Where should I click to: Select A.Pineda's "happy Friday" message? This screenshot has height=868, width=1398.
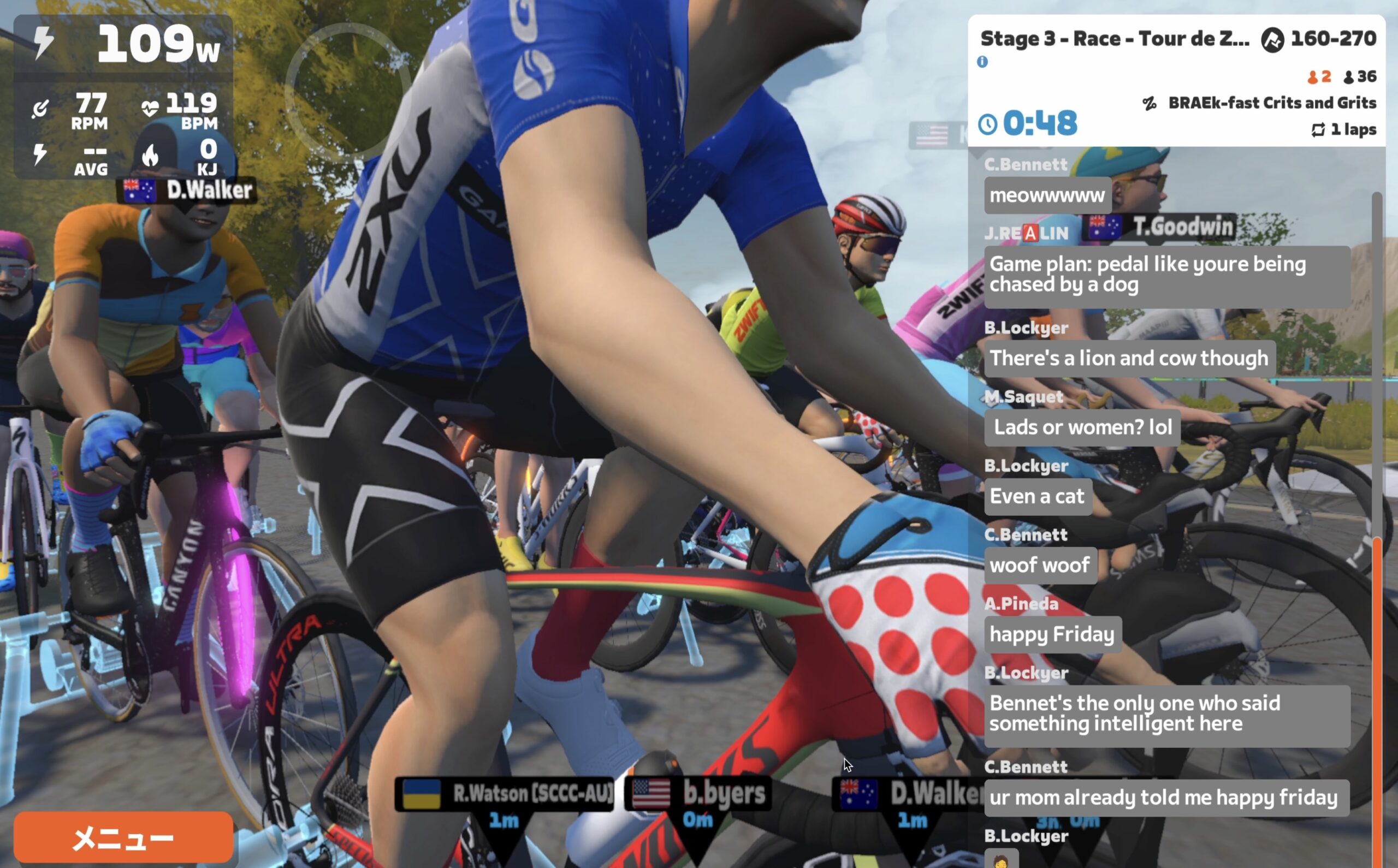1052,634
